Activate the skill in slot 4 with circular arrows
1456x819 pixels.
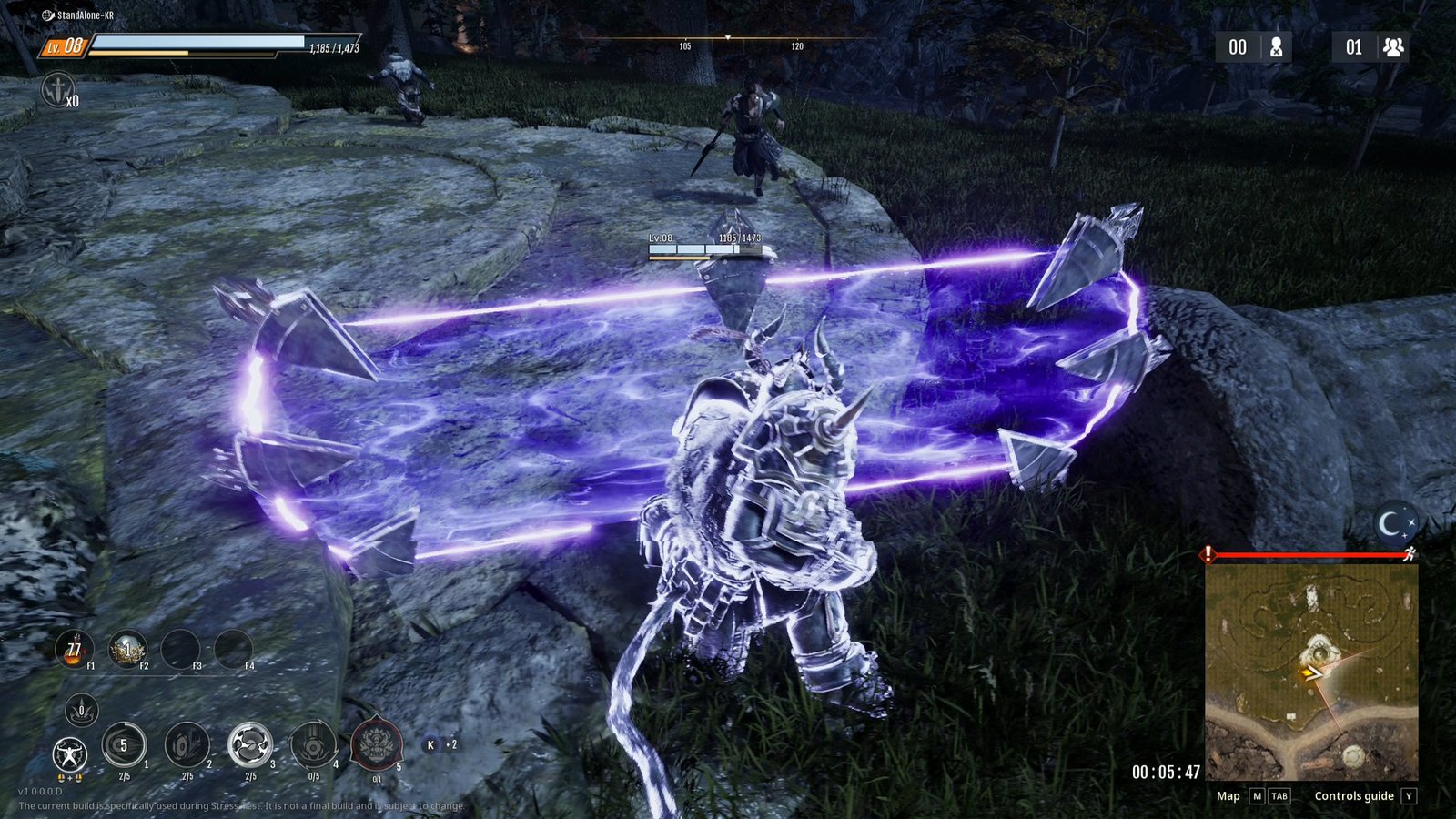point(313,746)
